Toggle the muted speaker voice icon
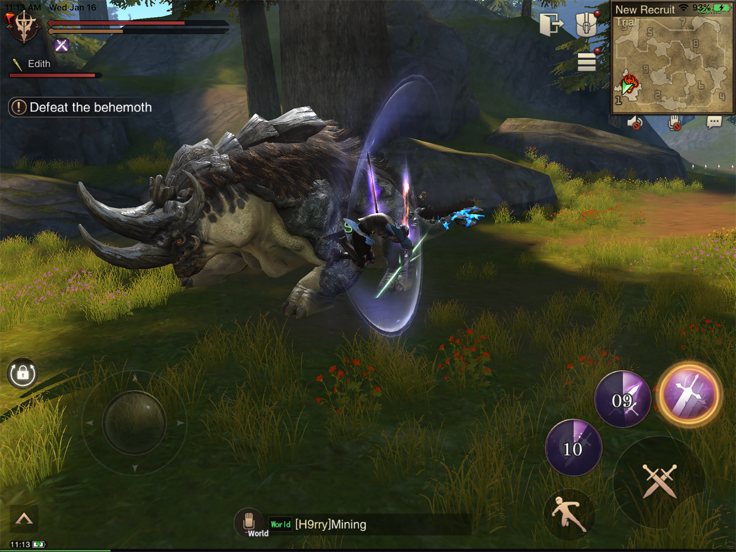The image size is (736, 552). pos(636,122)
